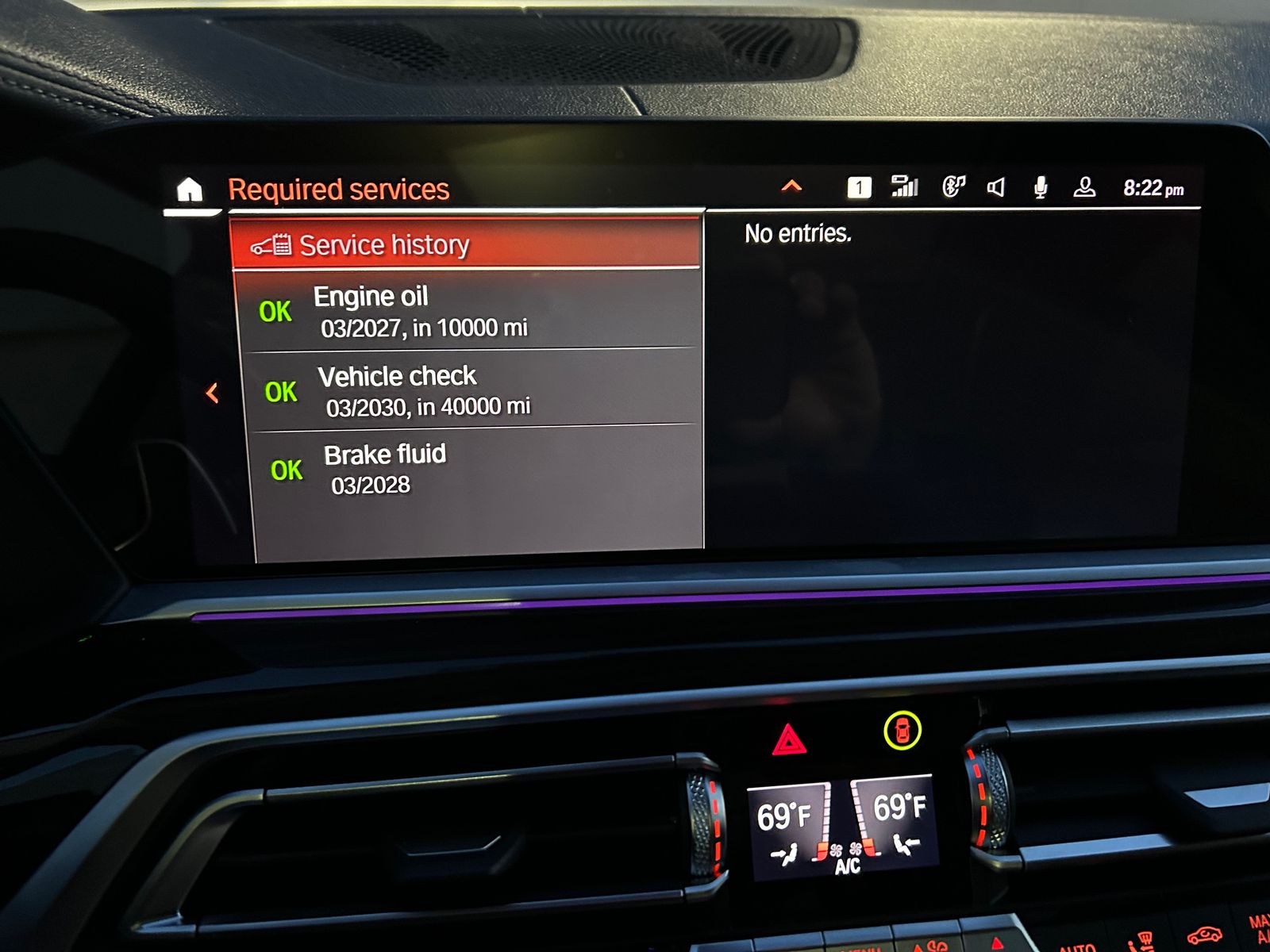Click the speaker volume icon

996,187
